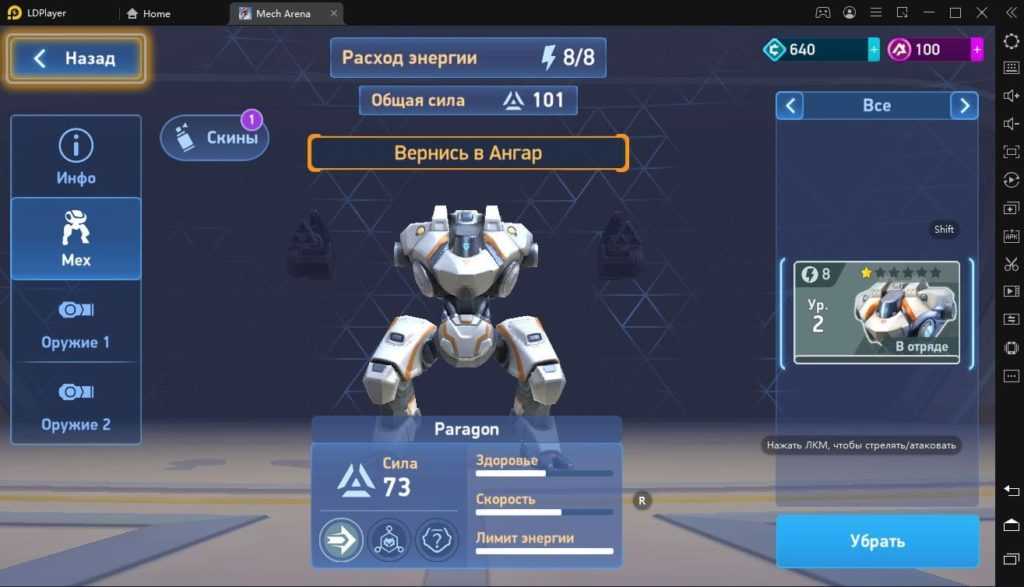Switch to the Оружие 2 tab
This screenshot has width=1024, height=587.
pos(76,403)
